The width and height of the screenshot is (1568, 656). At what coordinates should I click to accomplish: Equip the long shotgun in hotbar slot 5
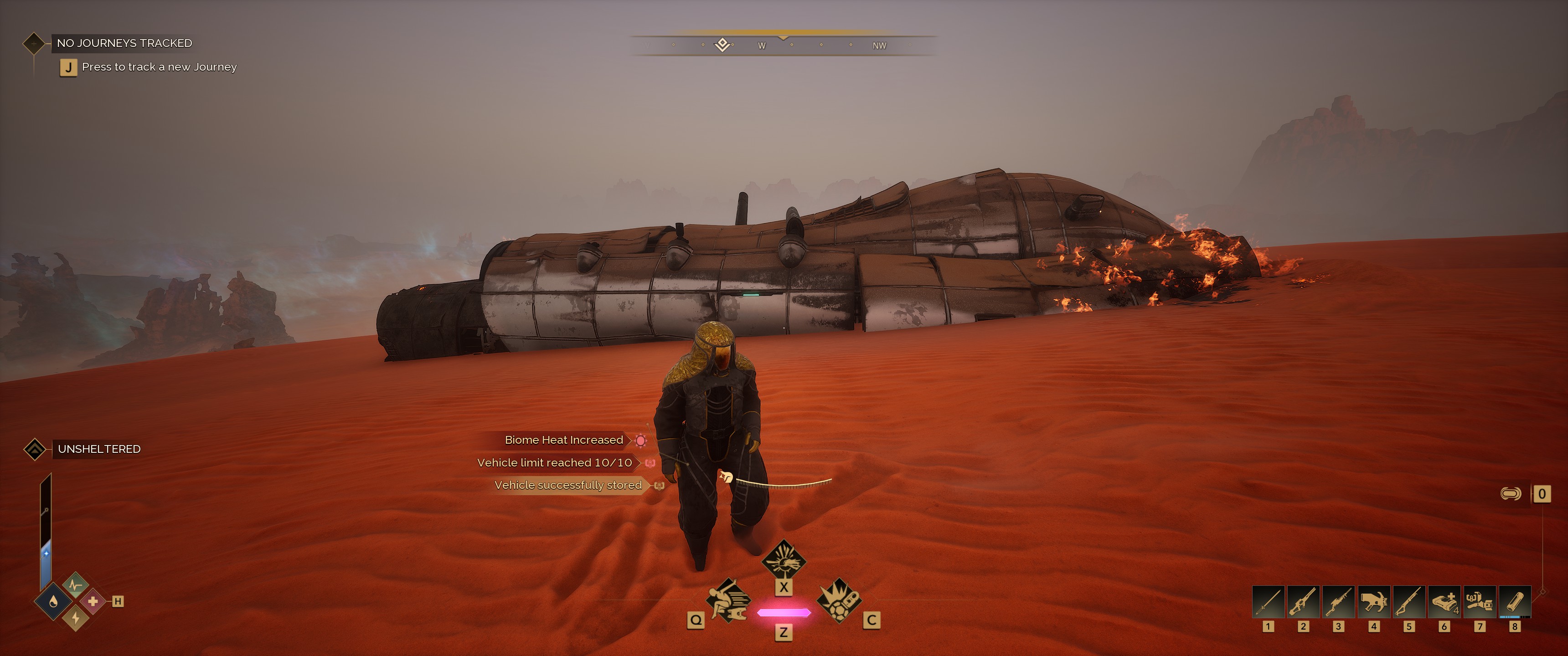click(1409, 602)
